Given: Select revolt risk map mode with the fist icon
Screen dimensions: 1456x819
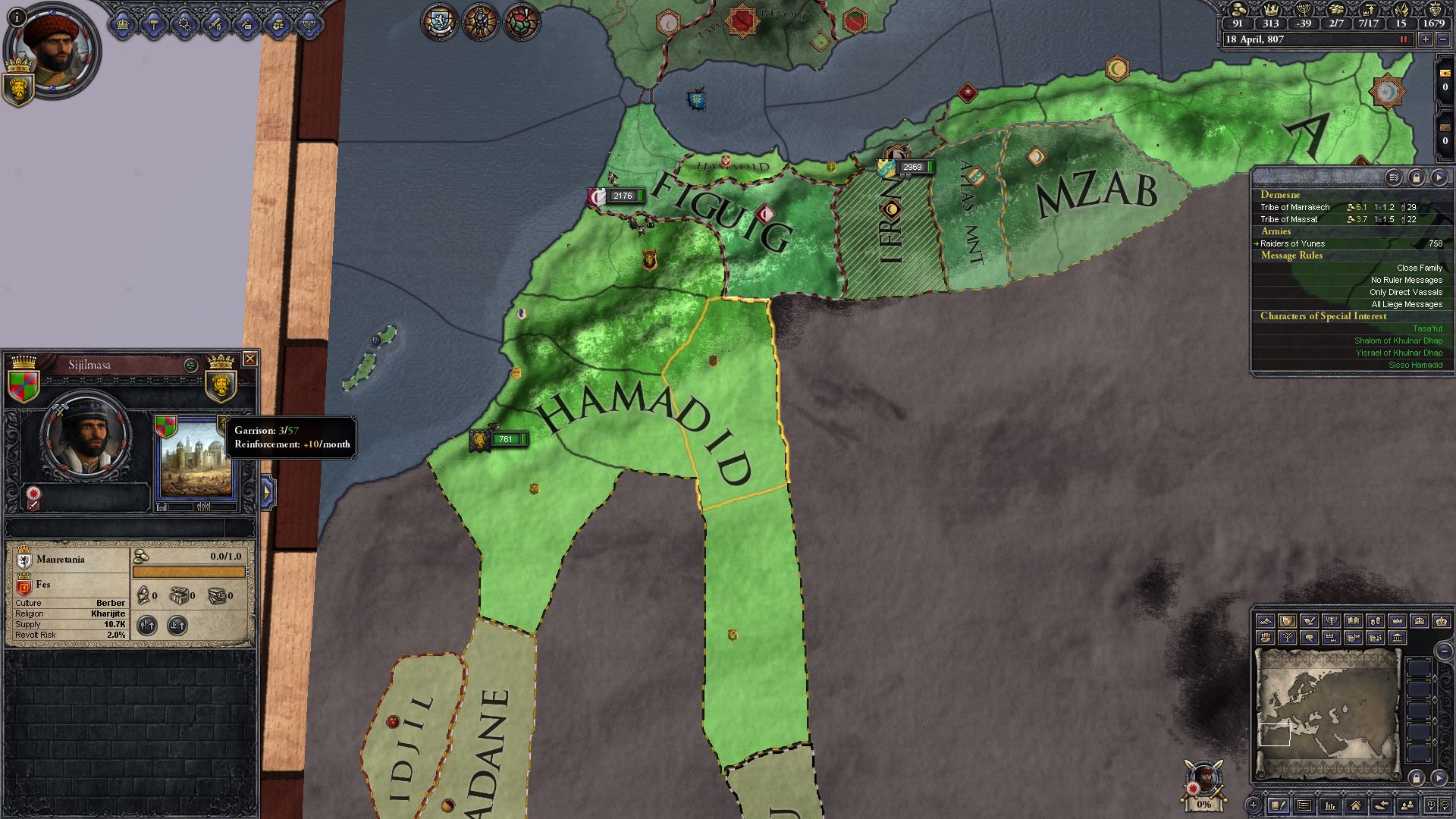Looking at the screenshot, I should pyautogui.click(x=1266, y=638).
